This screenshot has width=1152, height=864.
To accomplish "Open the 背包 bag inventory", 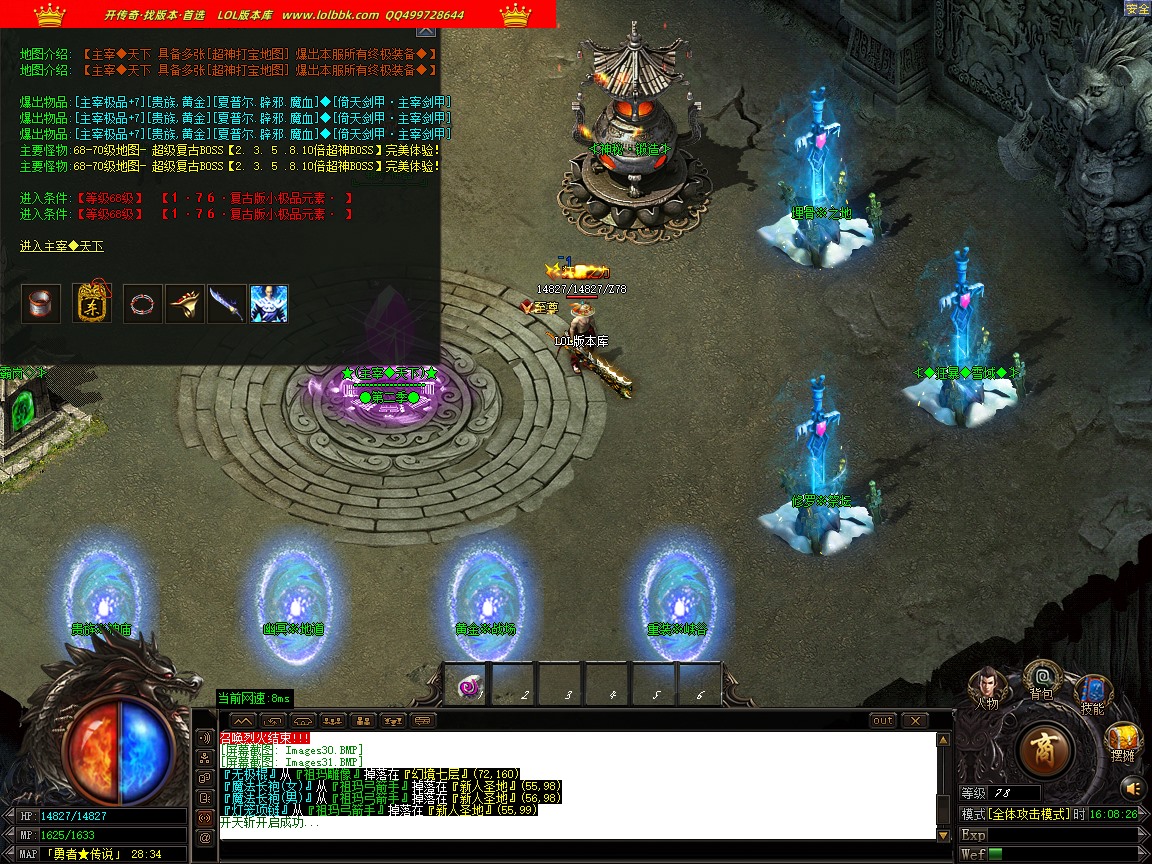I will [1042, 678].
